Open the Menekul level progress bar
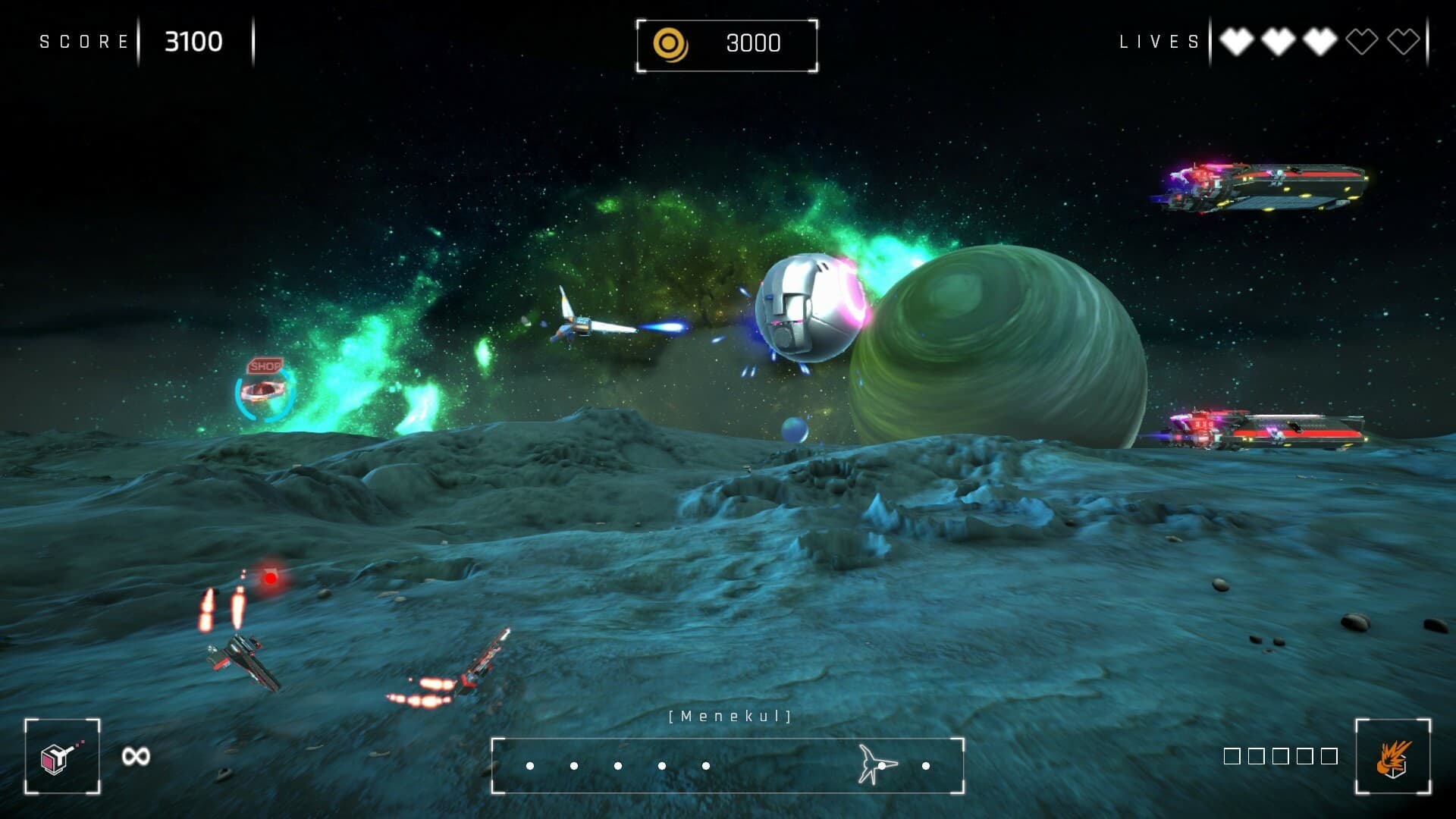The width and height of the screenshot is (1456, 819). (x=728, y=764)
